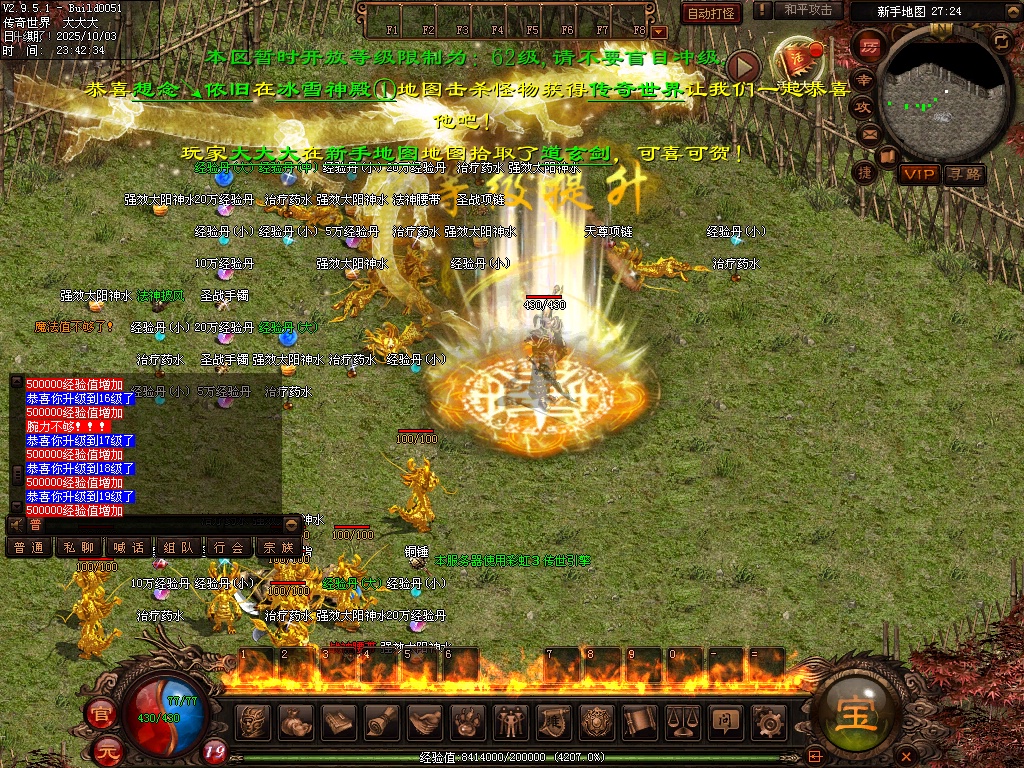
Task: Toggle the 自动打怪 auto-fight button
Action: tap(711, 13)
